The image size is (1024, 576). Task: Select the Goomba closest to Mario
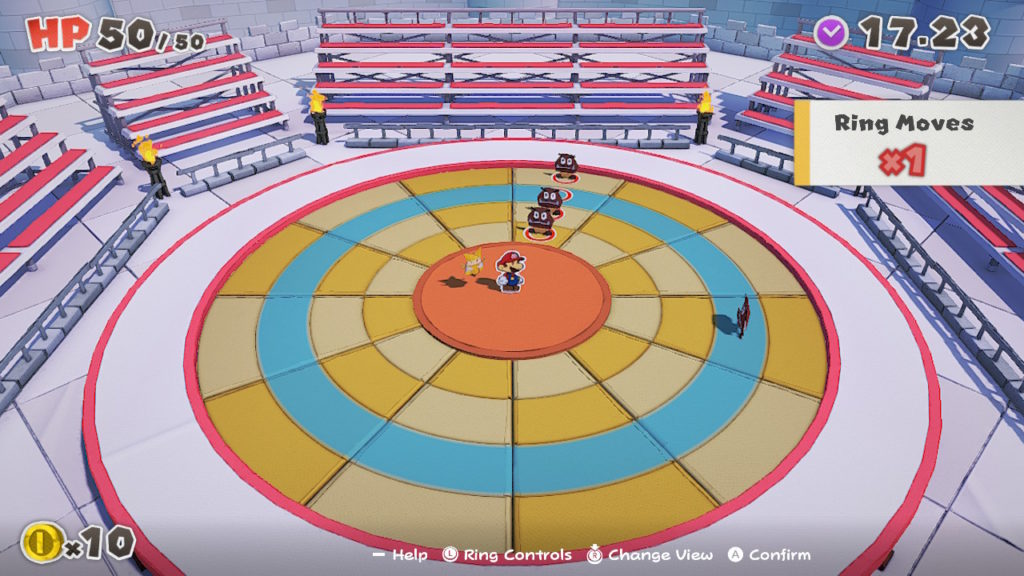[540, 220]
